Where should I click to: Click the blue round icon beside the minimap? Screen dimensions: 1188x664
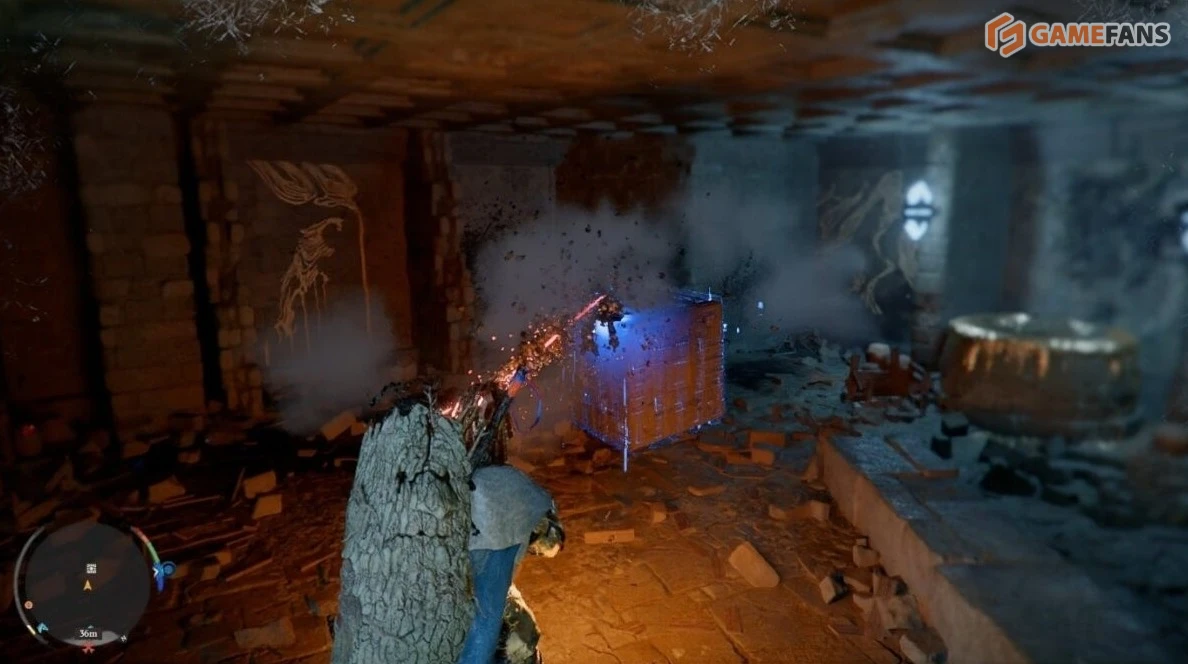click(x=168, y=571)
